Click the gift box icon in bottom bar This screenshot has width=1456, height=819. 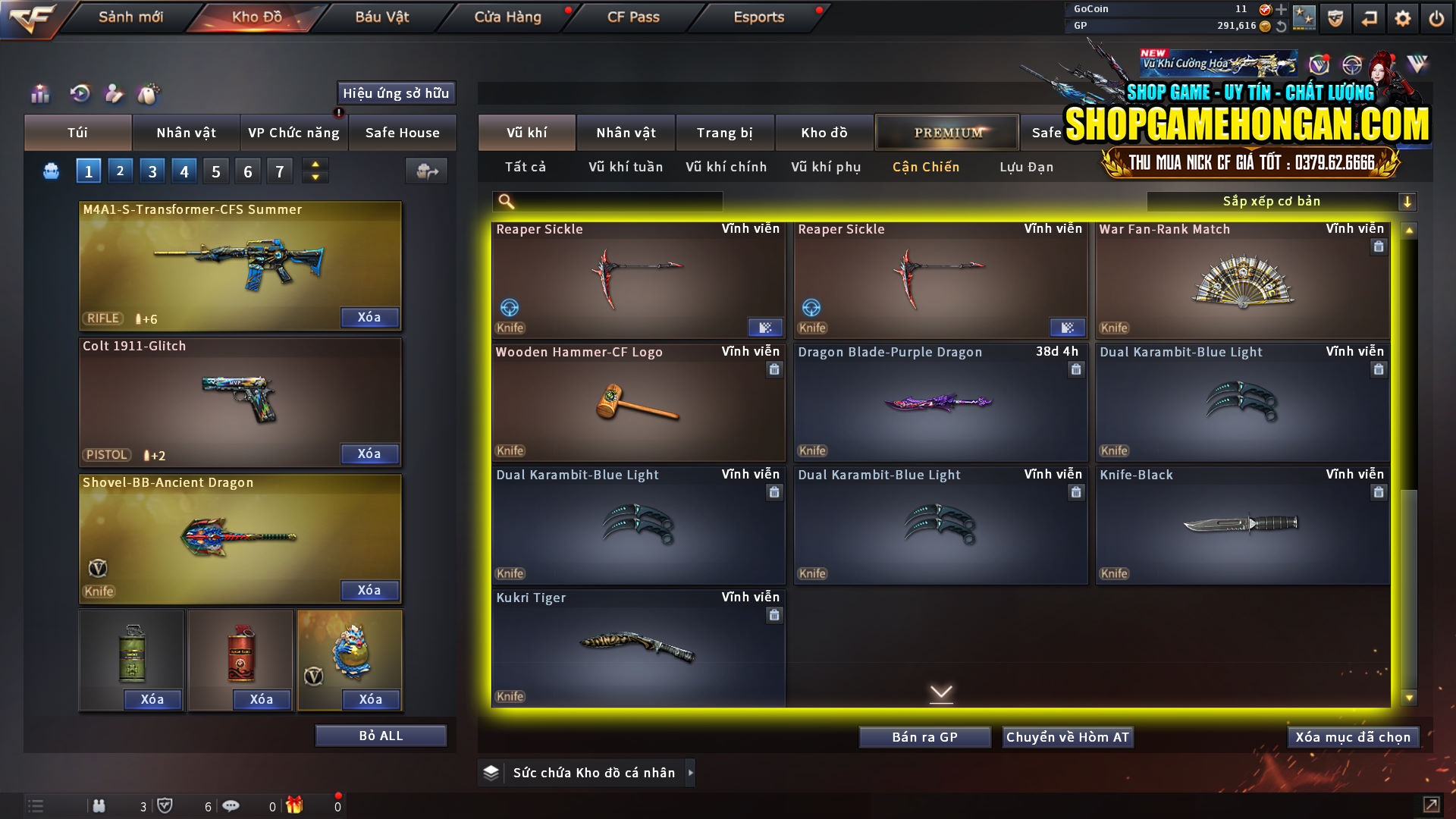pyautogui.click(x=296, y=806)
